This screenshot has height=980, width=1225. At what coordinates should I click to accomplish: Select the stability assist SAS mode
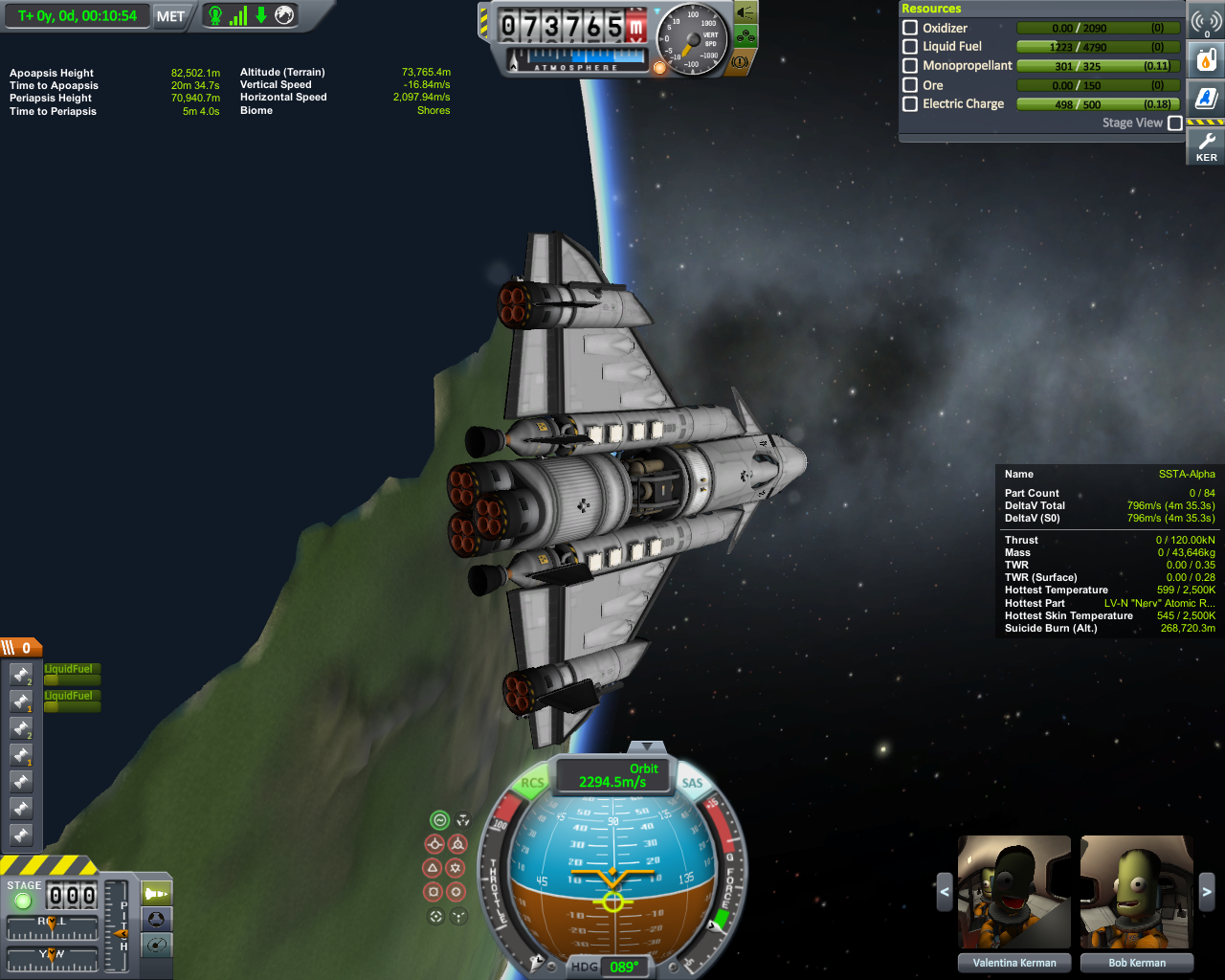click(x=439, y=820)
